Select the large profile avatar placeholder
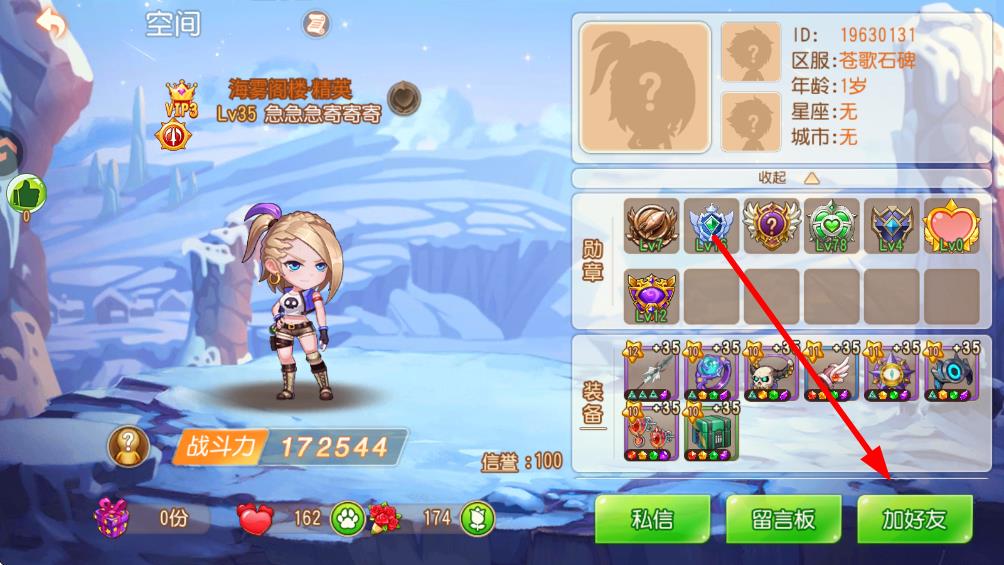Viewport: 1004px width, 565px height. (x=646, y=88)
